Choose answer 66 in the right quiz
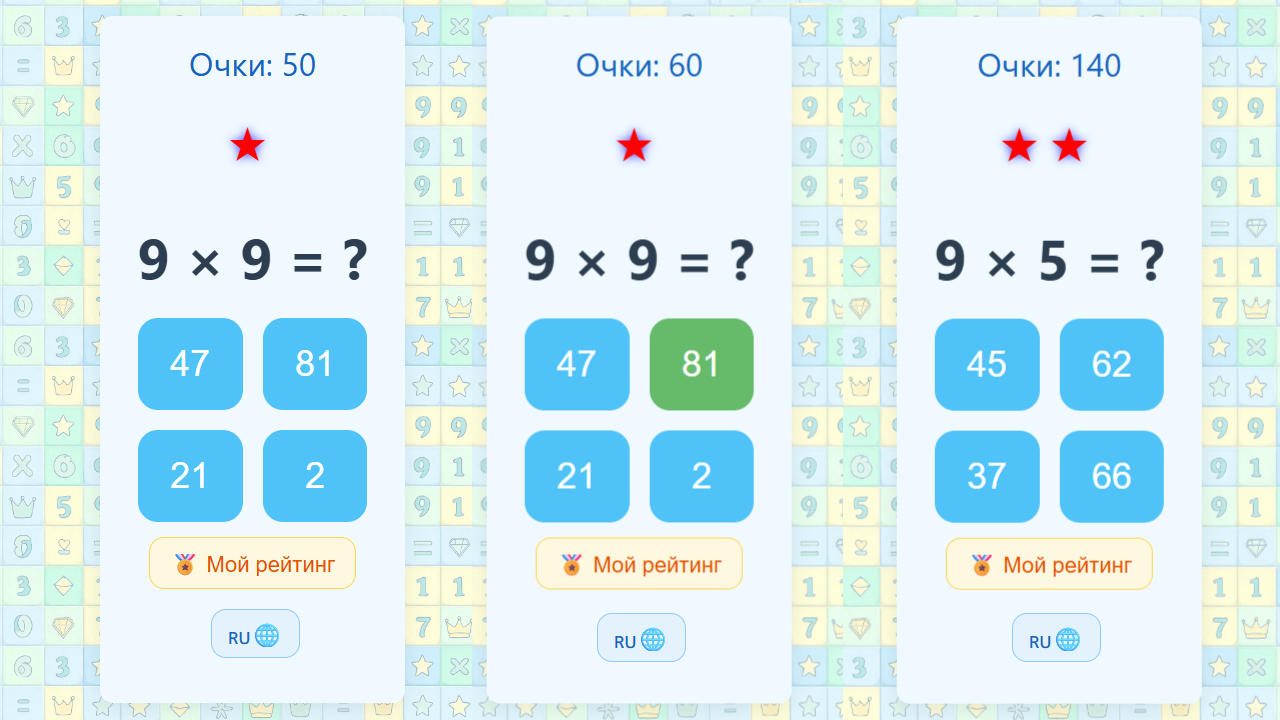Image resolution: width=1280 pixels, height=720 pixels. [x=1111, y=476]
